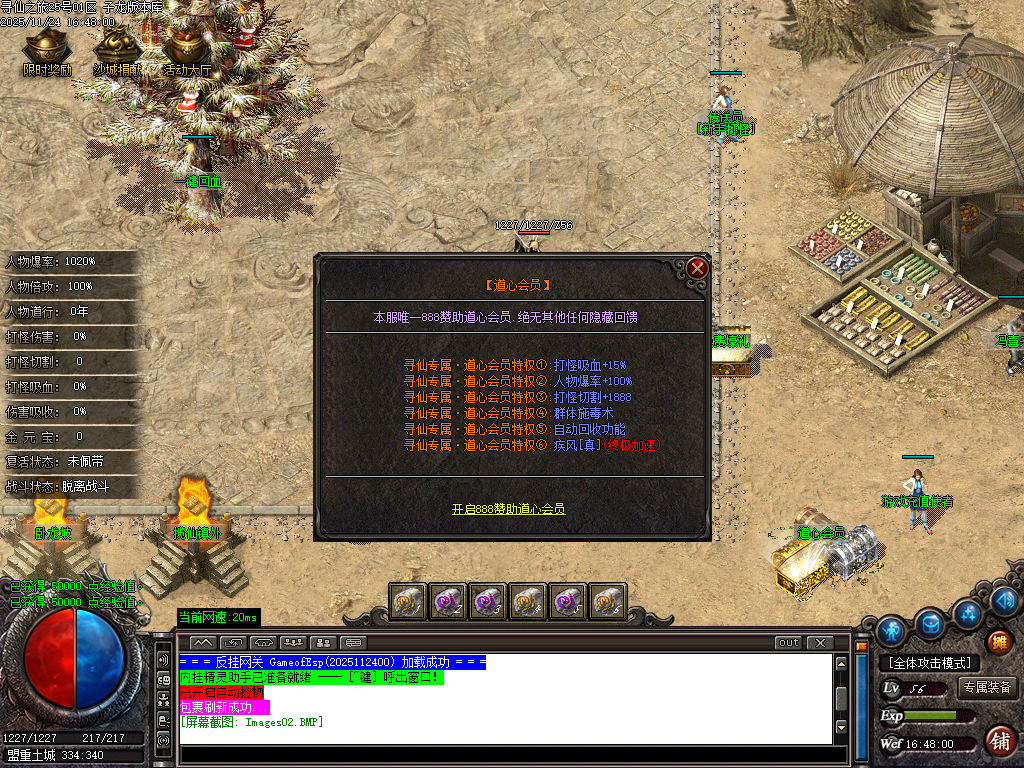Open the 限时奖励 timed rewards icon
The height and width of the screenshot is (768, 1024).
tap(46, 48)
